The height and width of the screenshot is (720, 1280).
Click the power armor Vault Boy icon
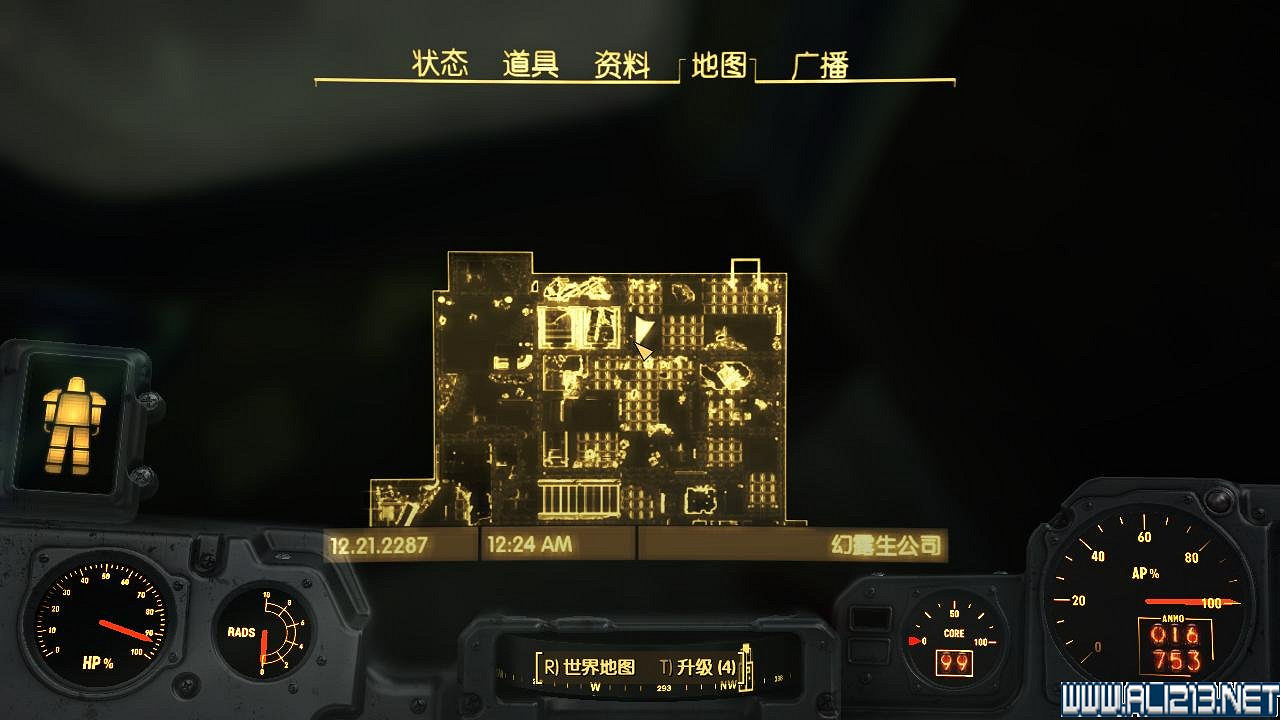(73, 425)
